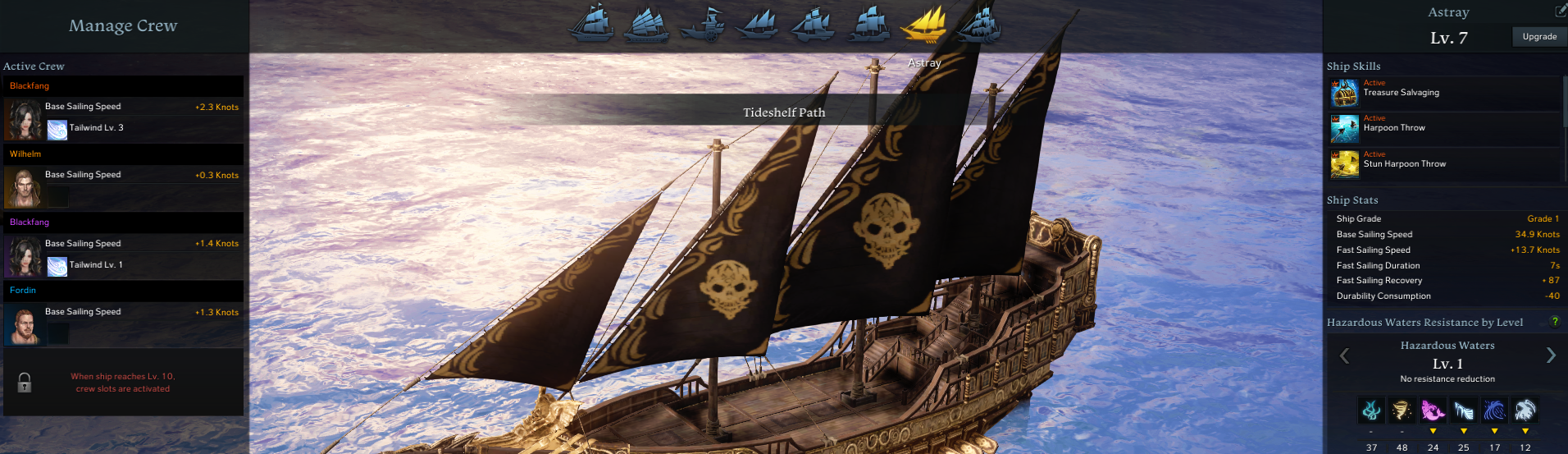Choose the ghost ship with tattered sails

[978, 23]
